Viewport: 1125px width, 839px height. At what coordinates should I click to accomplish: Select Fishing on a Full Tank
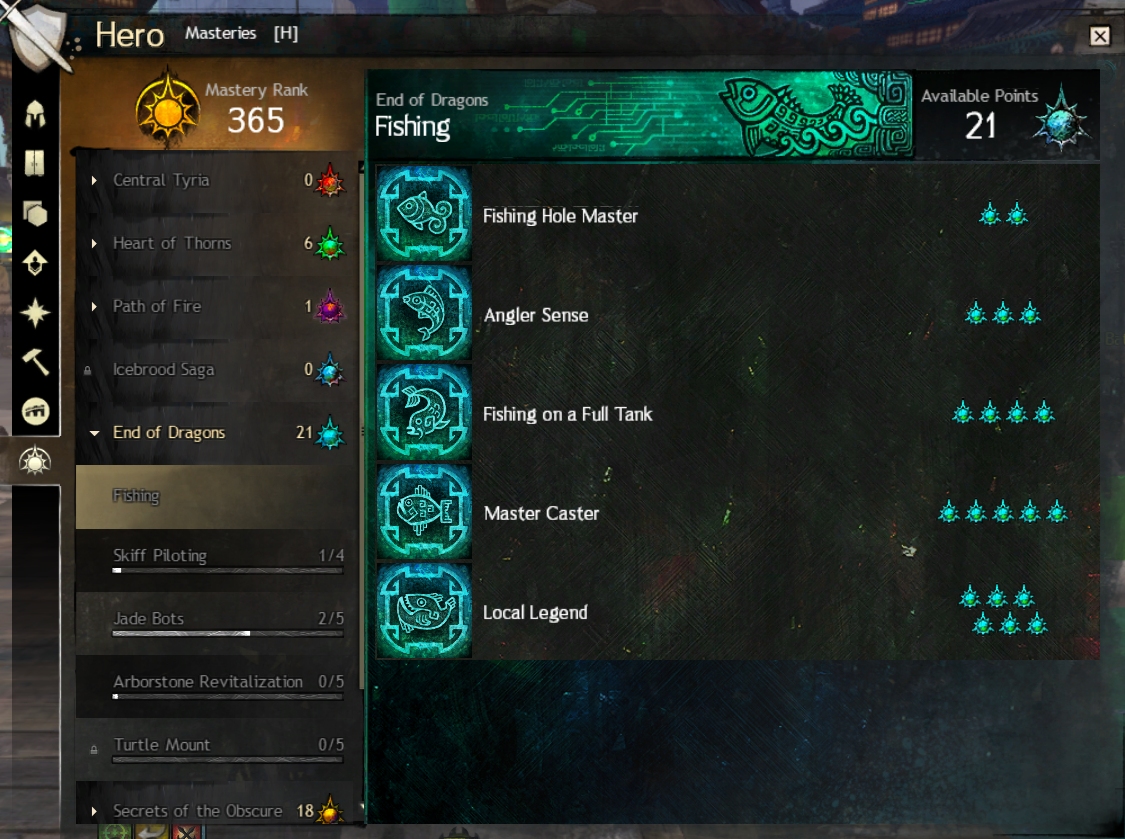click(567, 414)
